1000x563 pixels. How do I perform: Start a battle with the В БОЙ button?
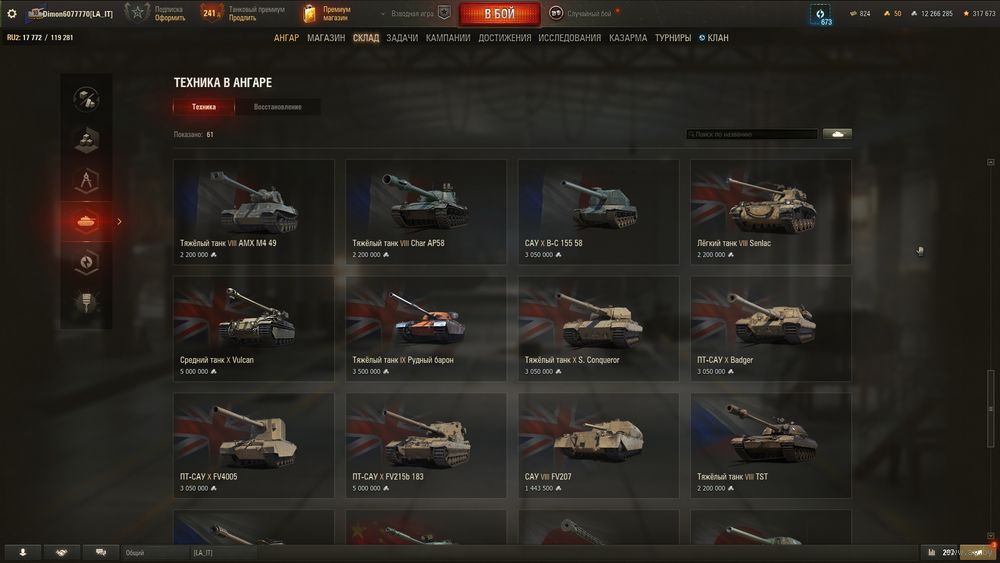click(x=499, y=14)
